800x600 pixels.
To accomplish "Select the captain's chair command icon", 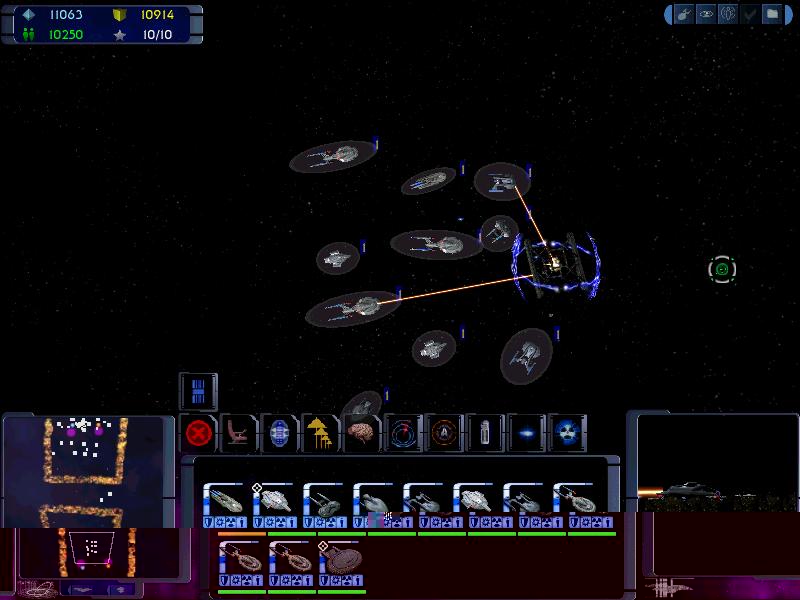I will point(240,434).
